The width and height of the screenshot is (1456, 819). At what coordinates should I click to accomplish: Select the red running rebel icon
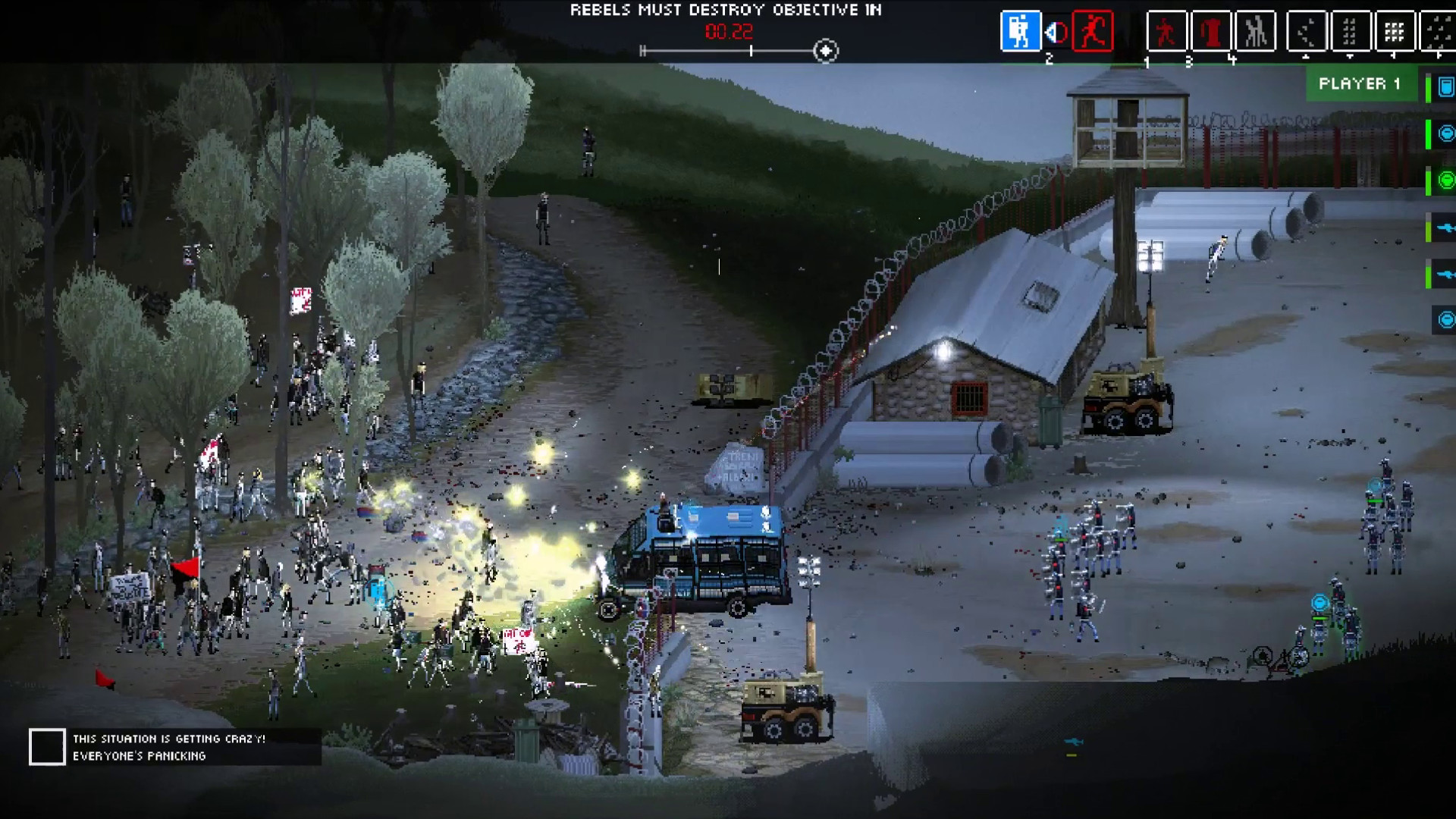click(1094, 32)
